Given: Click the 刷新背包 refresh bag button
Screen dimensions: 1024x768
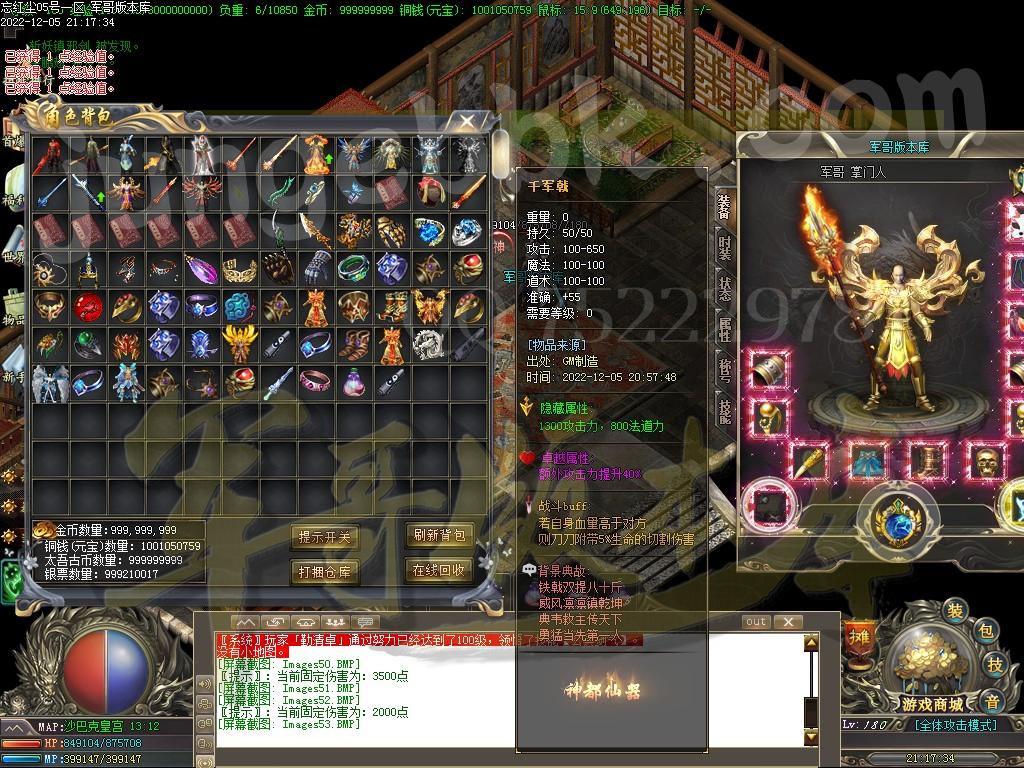Looking at the screenshot, I should coord(438,535).
